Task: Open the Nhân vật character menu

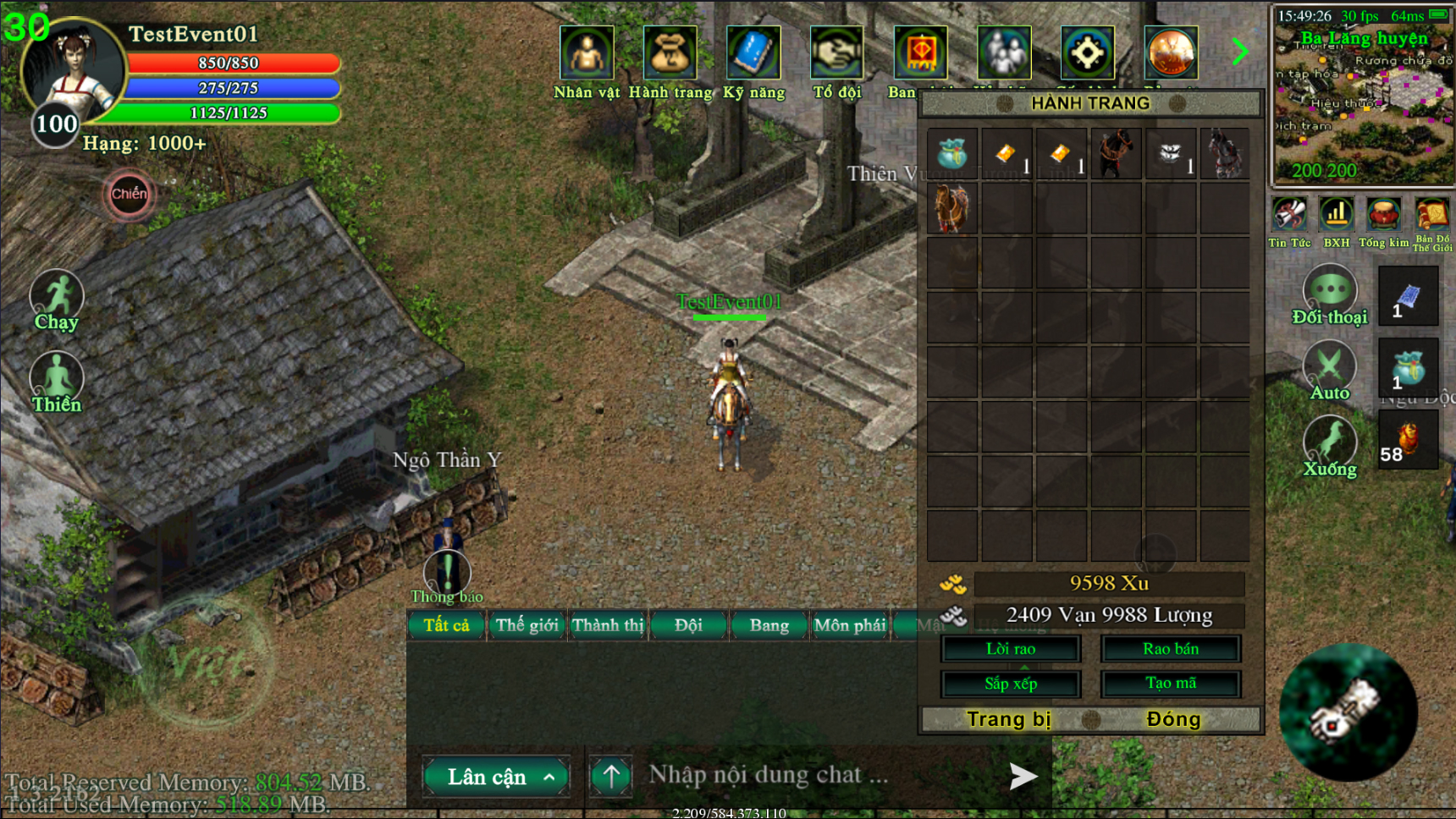Action: coord(586,54)
